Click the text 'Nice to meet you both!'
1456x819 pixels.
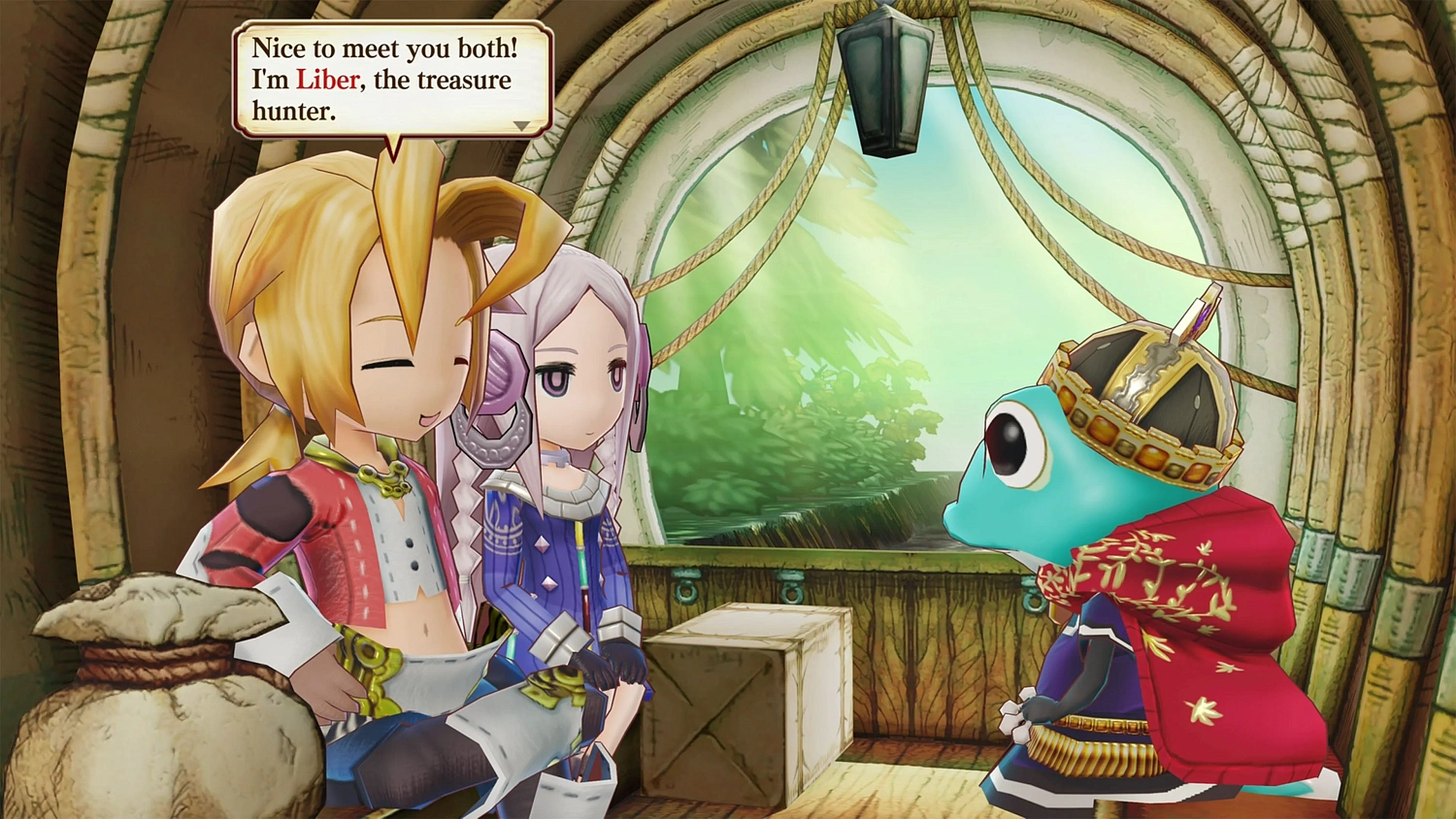(384, 49)
